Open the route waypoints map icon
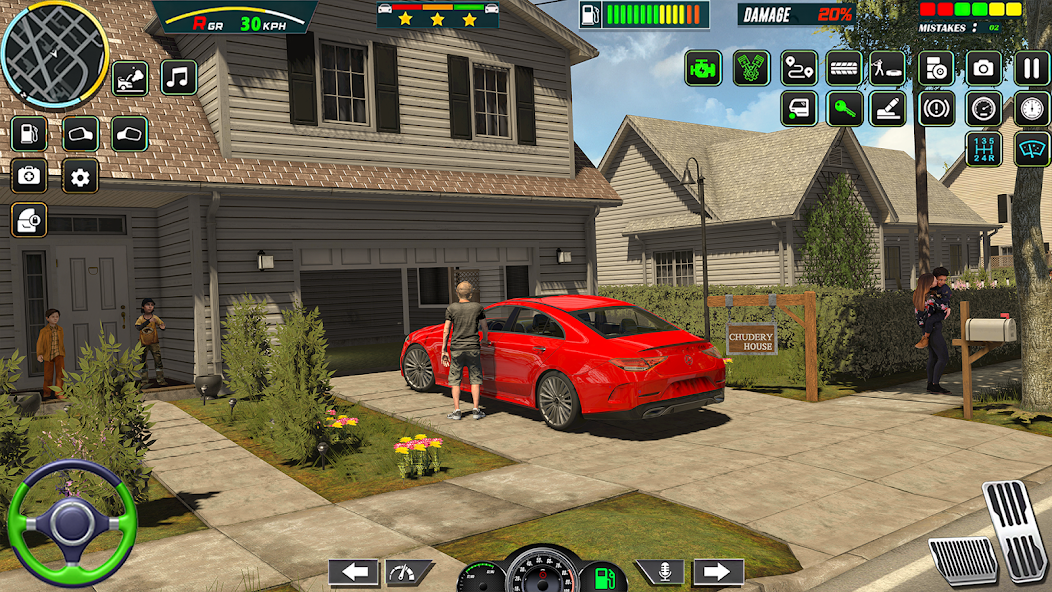 tap(798, 68)
